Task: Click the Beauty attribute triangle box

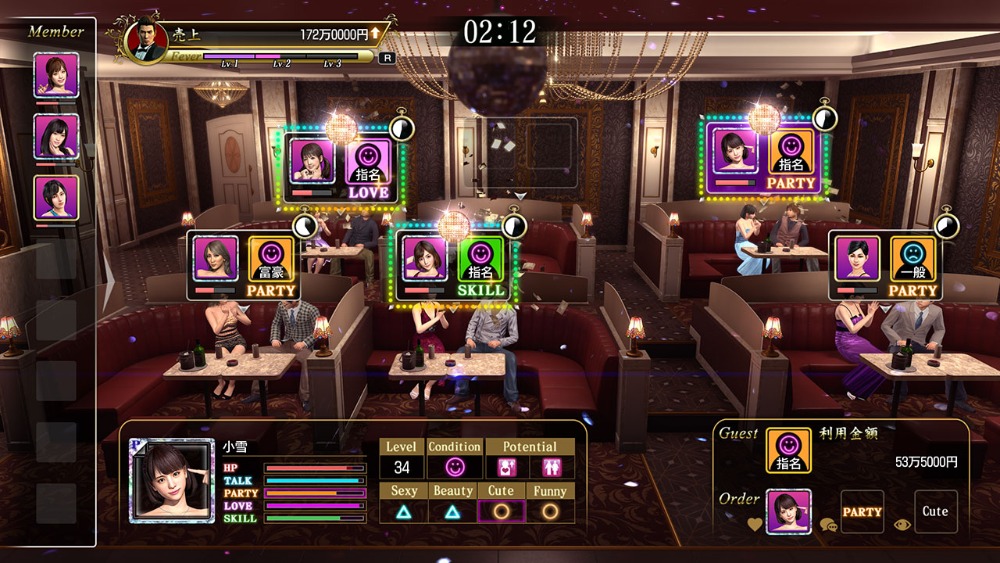Action: click(x=452, y=511)
